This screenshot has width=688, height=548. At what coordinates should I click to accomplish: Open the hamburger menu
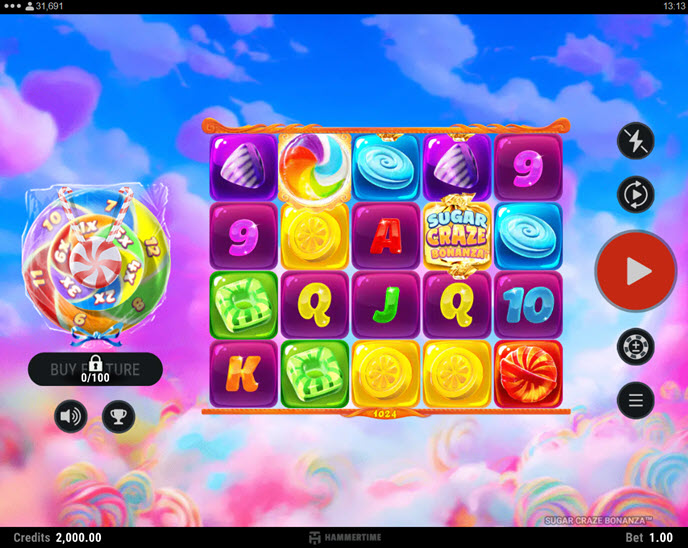(636, 400)
